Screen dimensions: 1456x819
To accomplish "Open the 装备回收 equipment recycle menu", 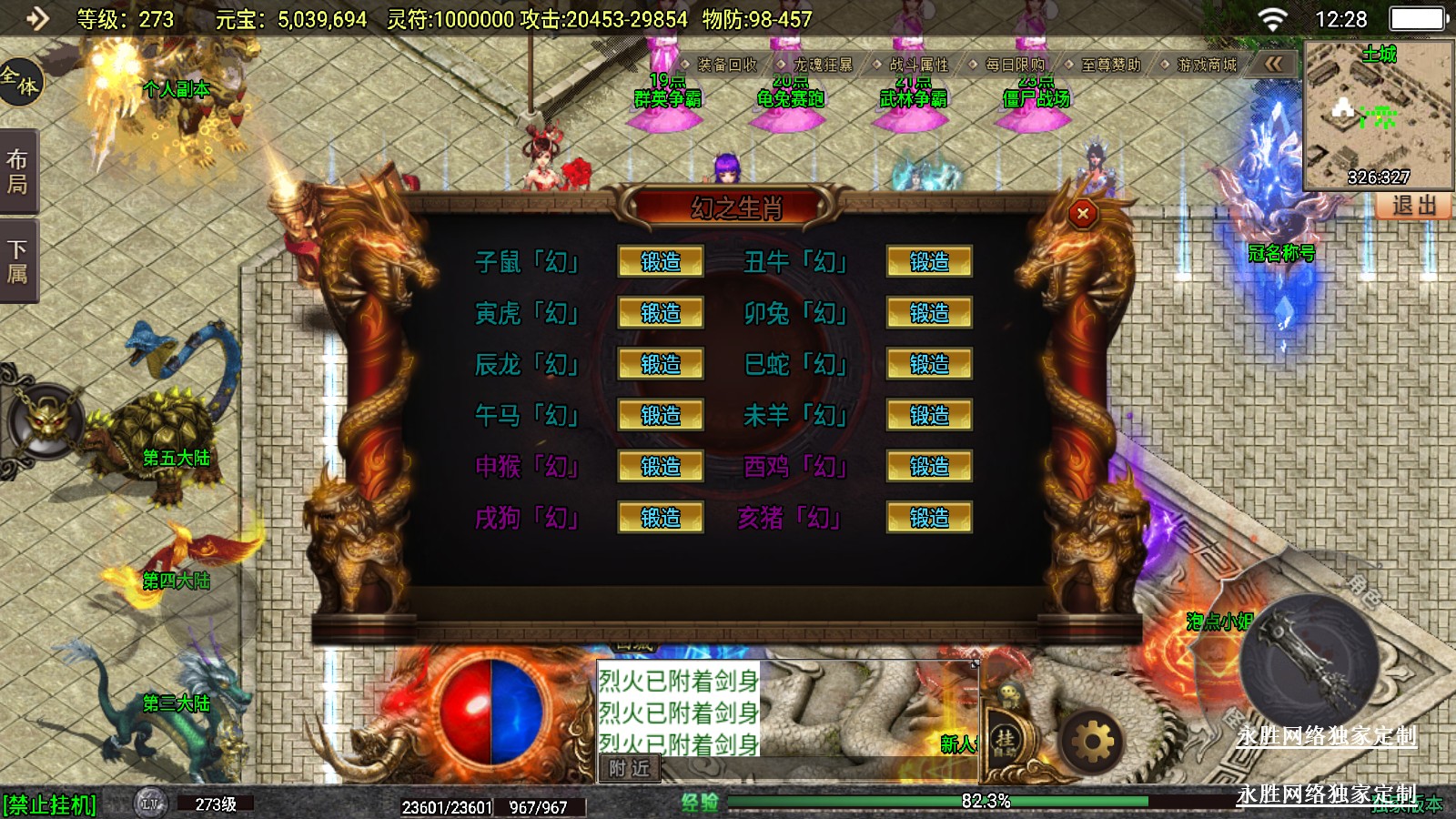I will coord(726,65).
